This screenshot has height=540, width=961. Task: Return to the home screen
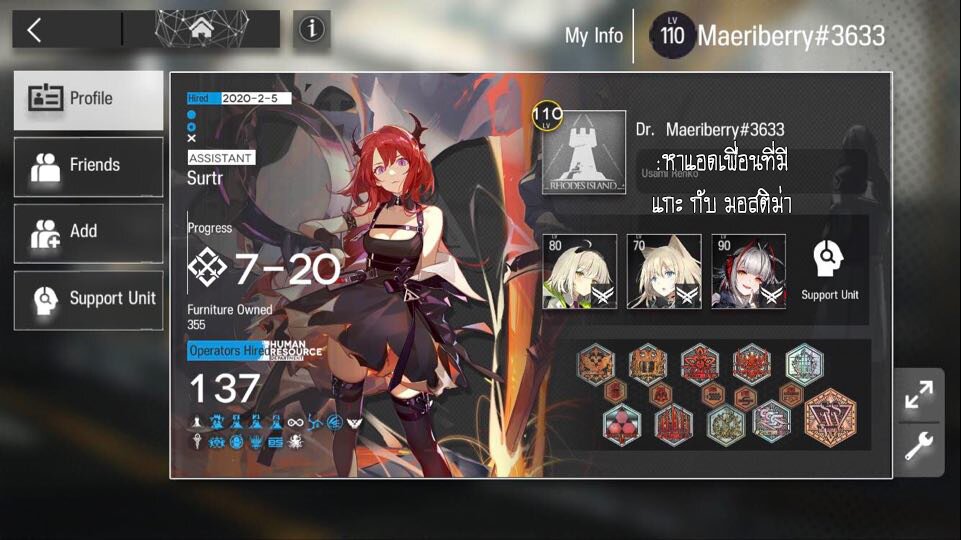[x=200, y=30]
